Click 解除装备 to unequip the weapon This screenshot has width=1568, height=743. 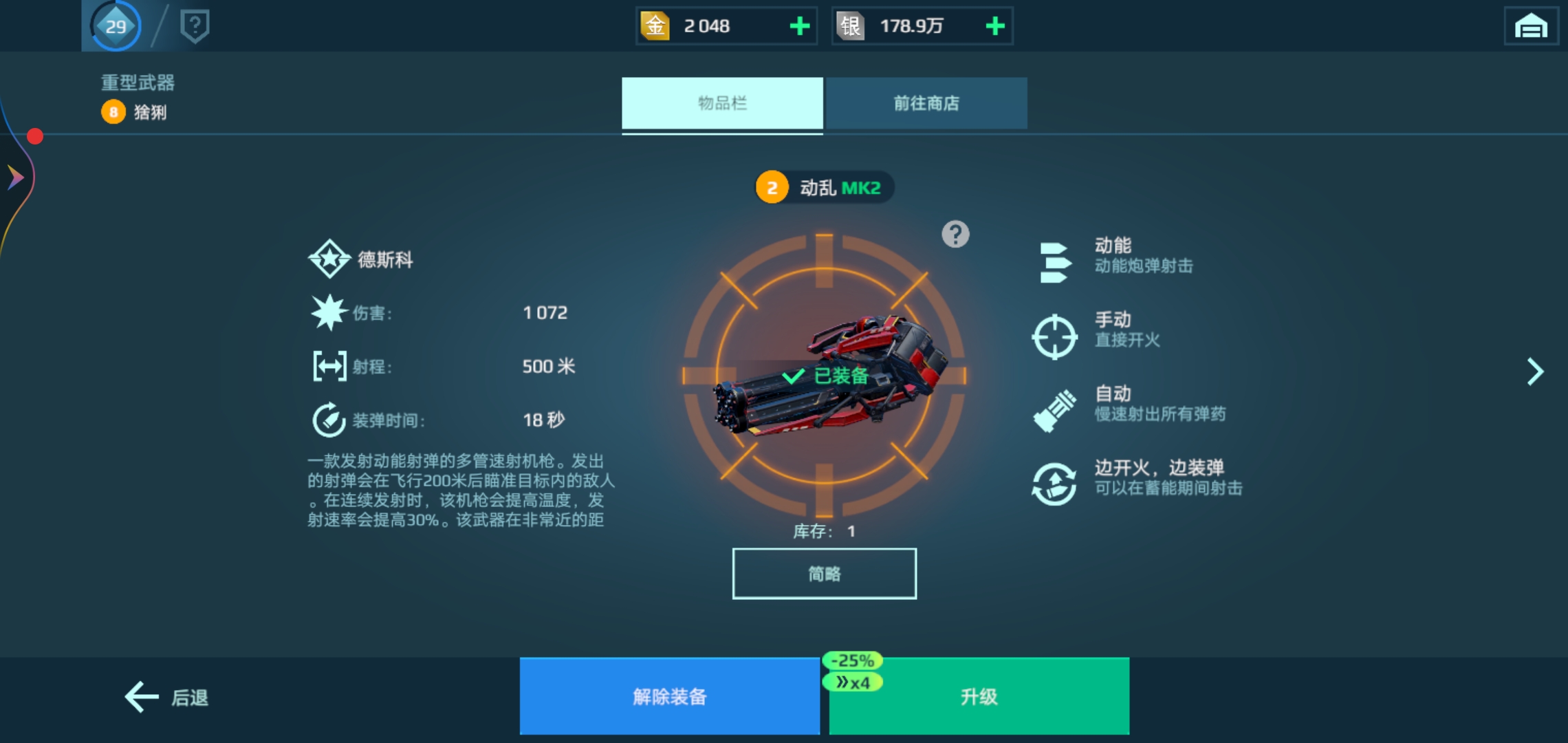[669, 696]
